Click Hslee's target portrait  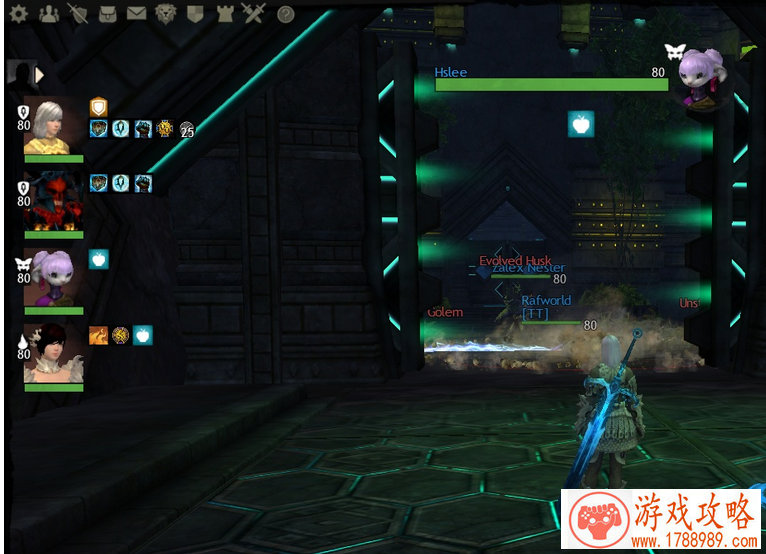coord(700,77)
